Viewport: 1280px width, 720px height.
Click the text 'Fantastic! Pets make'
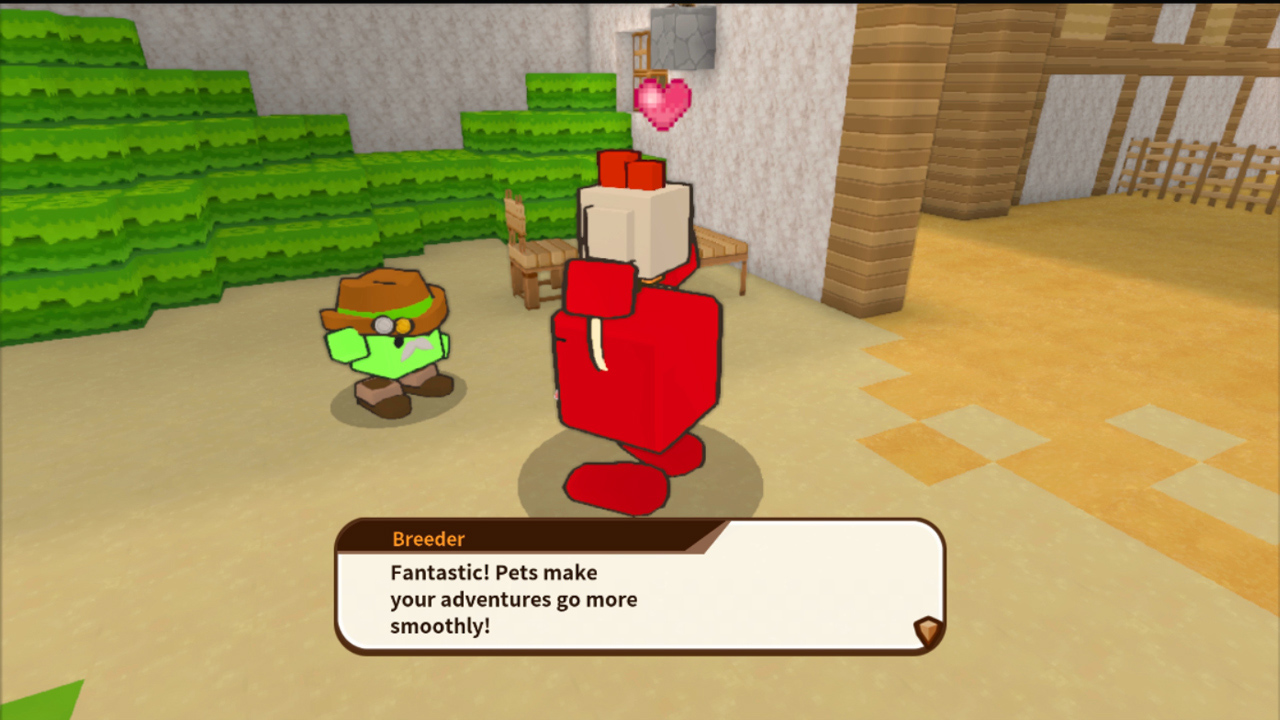(494, 572)
